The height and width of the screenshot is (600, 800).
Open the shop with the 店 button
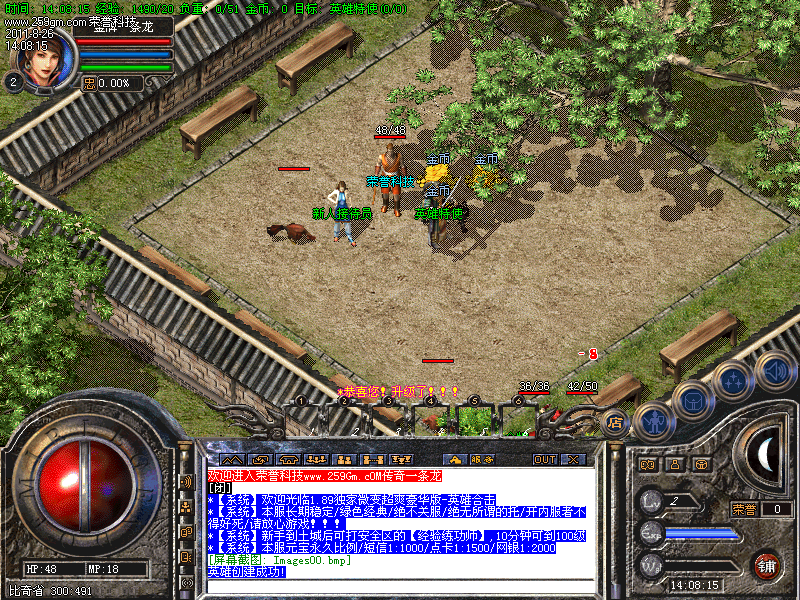614,421
